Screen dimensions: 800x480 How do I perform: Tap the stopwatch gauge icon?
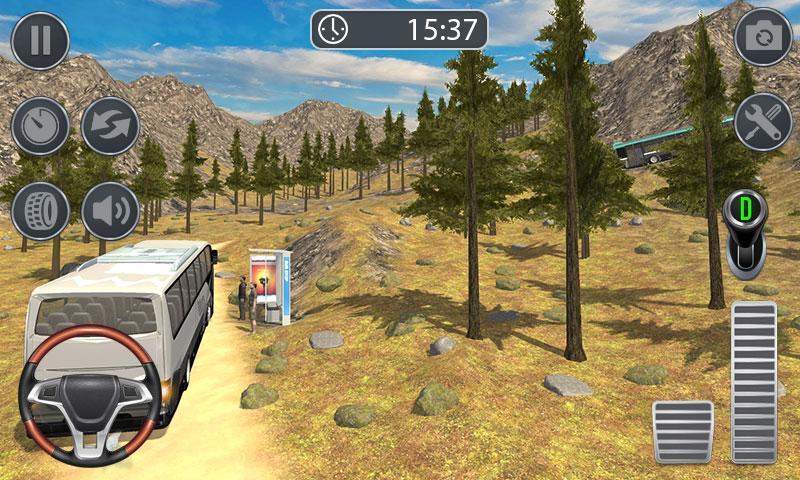coord(40,126)
